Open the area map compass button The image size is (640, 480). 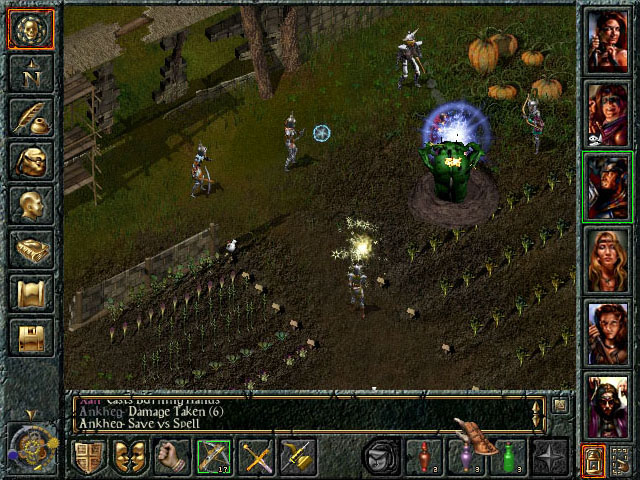pyautogui.click(x=29, y=73)
